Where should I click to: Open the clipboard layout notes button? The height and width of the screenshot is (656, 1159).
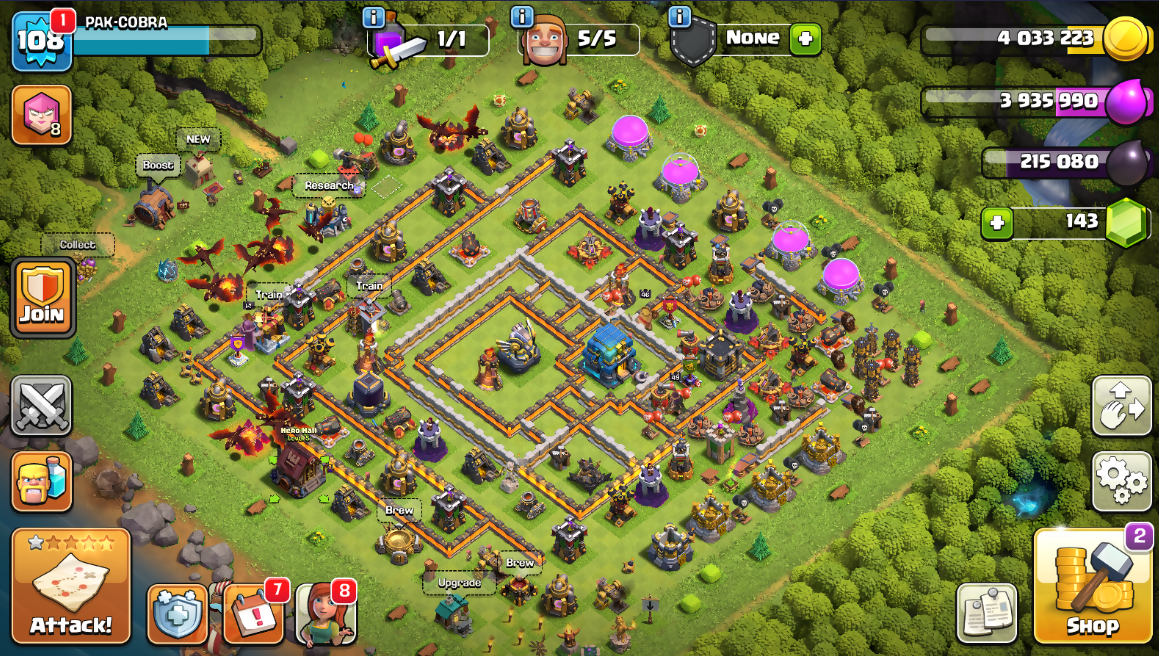pyautogui.click(x=986, y=613)
